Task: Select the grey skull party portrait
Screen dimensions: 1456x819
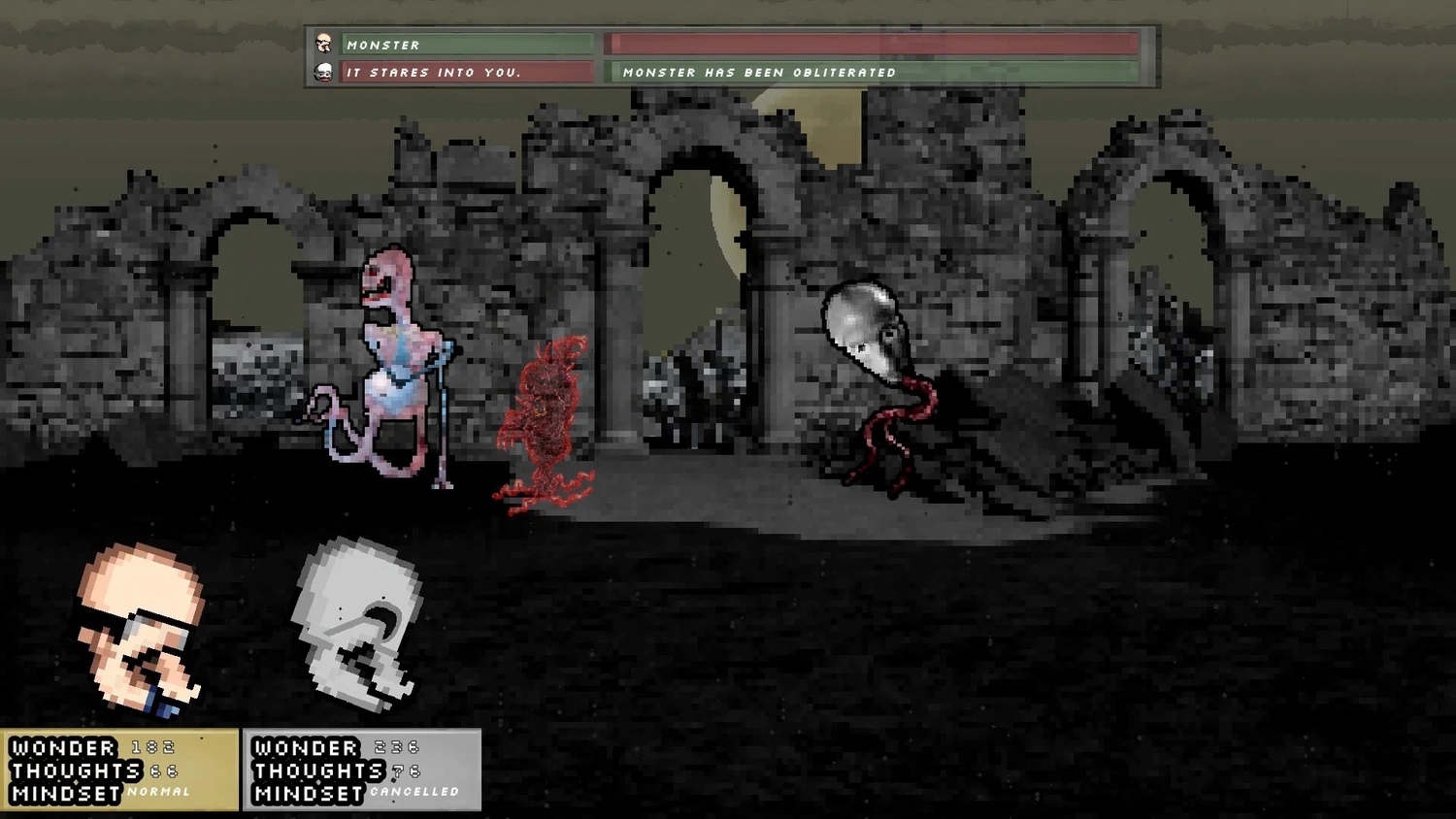Action: click(357, 623)
